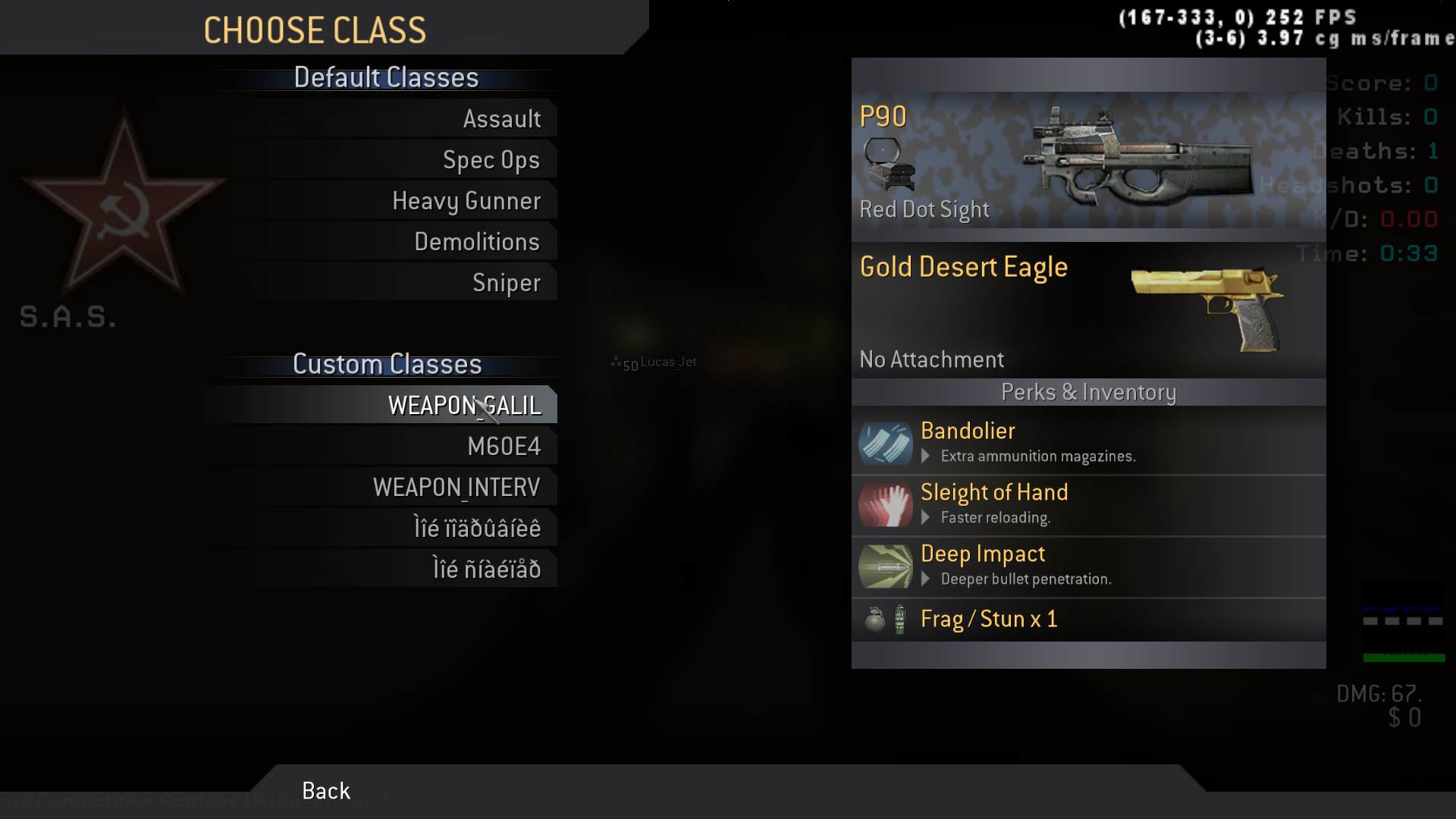Screen dimensions: 1456x819
Task: Select the Demolitions class
Action: pyautogui.click(x=476, y=242)
